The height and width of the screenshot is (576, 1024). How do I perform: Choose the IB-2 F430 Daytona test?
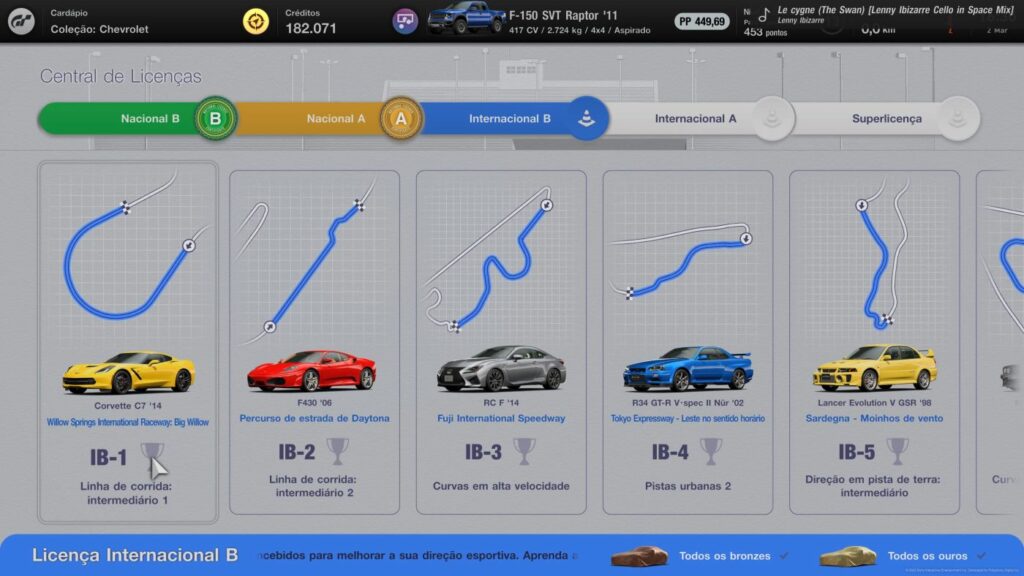314,342
